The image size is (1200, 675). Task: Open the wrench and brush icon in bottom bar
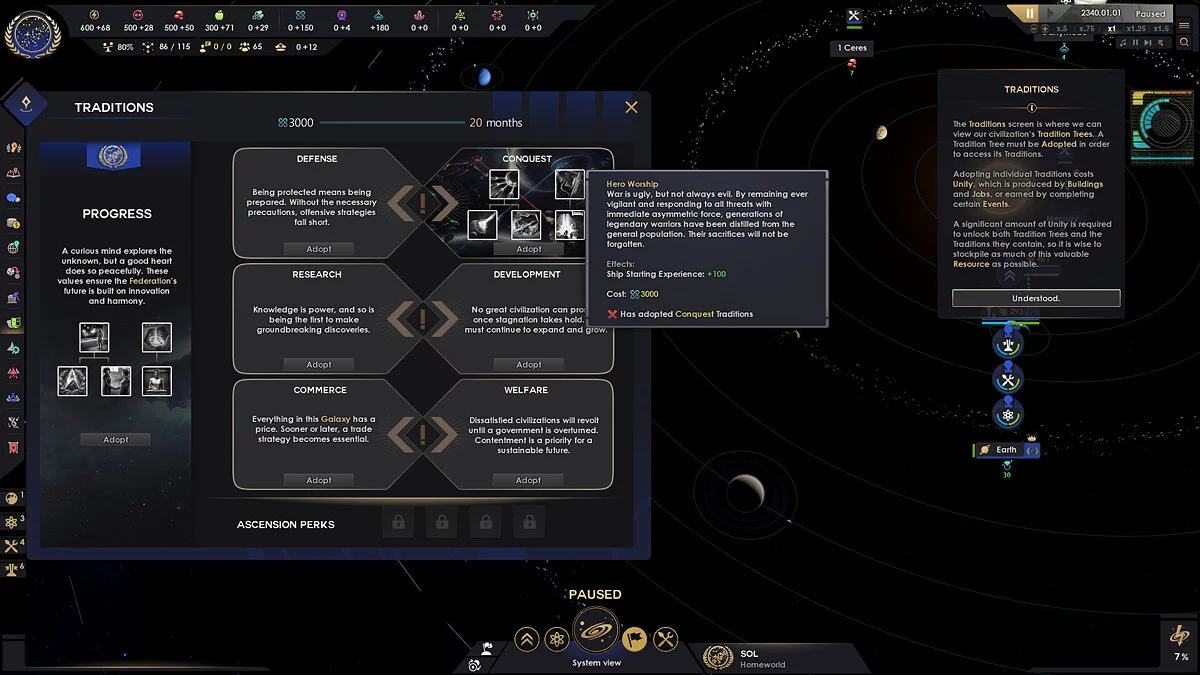coord(665,638)
